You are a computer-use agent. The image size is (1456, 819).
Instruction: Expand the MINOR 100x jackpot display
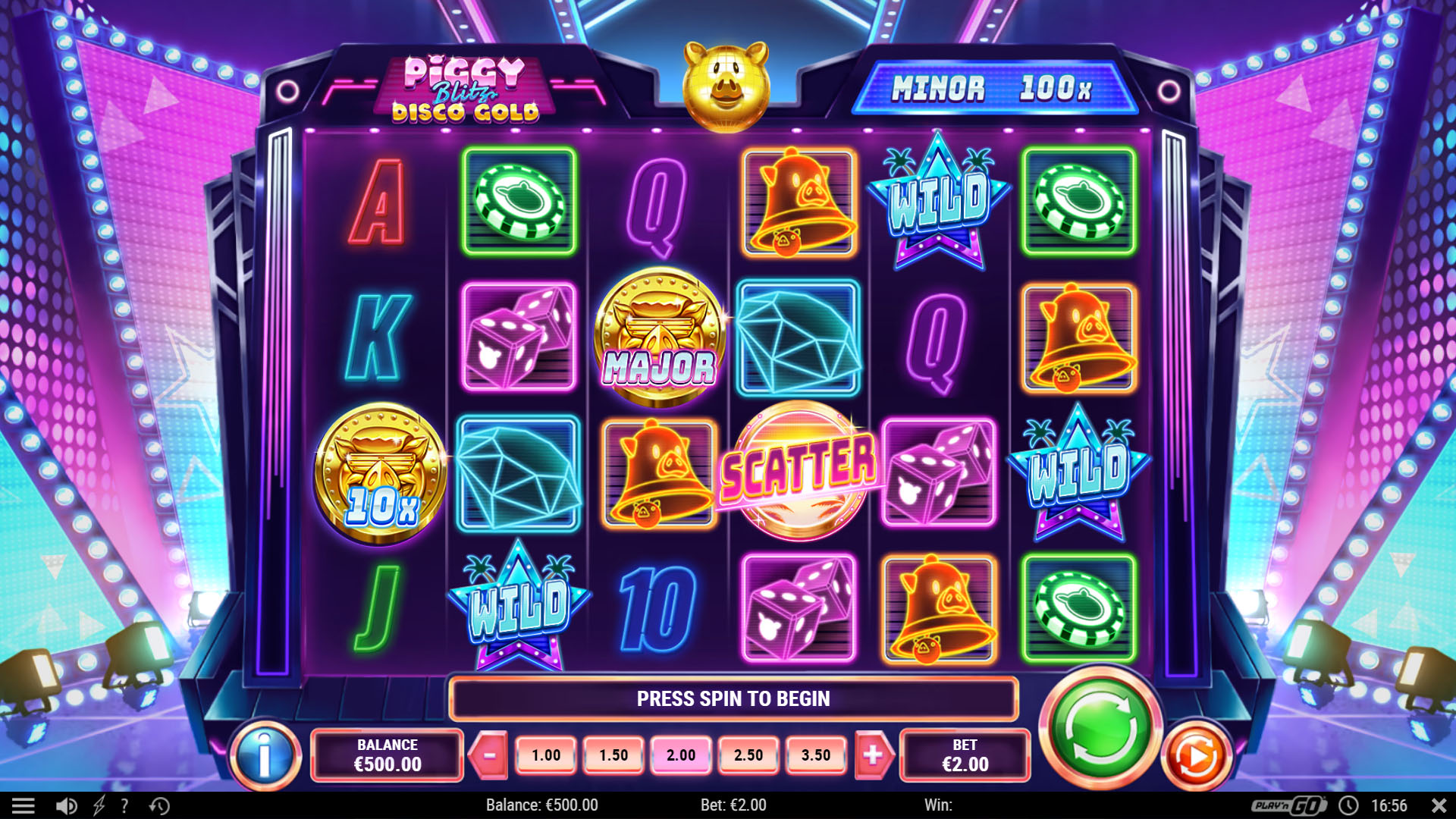1003,90
